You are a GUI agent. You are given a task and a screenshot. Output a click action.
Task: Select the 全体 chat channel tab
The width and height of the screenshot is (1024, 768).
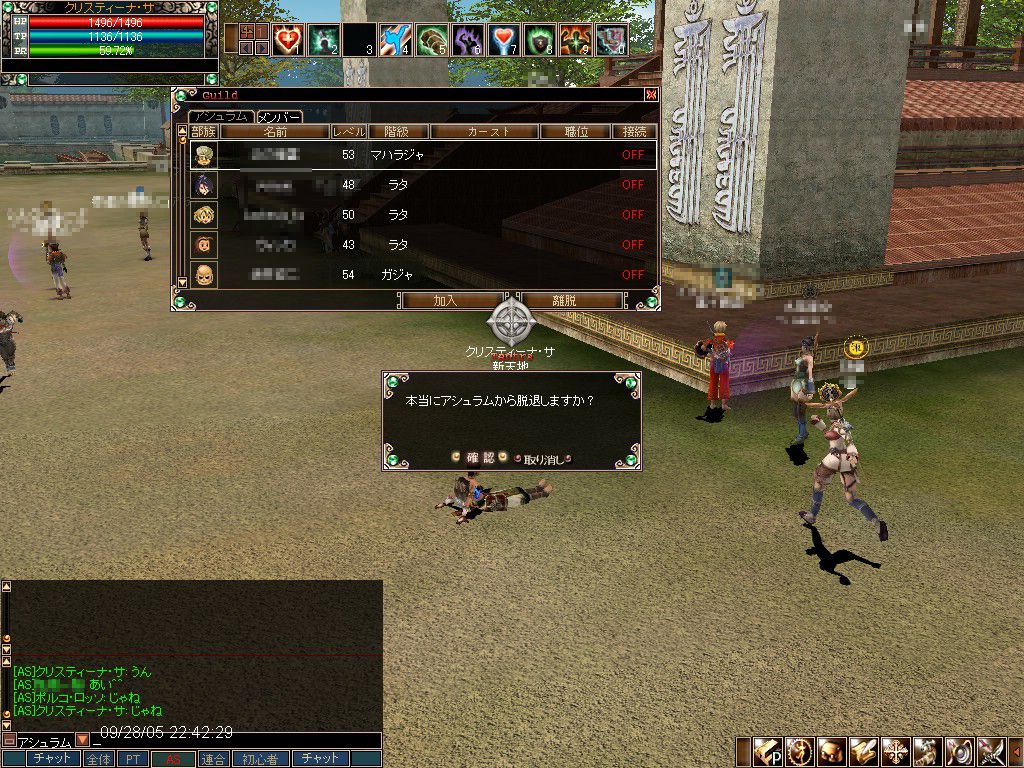pyautogui.click(x=98, y=759)
